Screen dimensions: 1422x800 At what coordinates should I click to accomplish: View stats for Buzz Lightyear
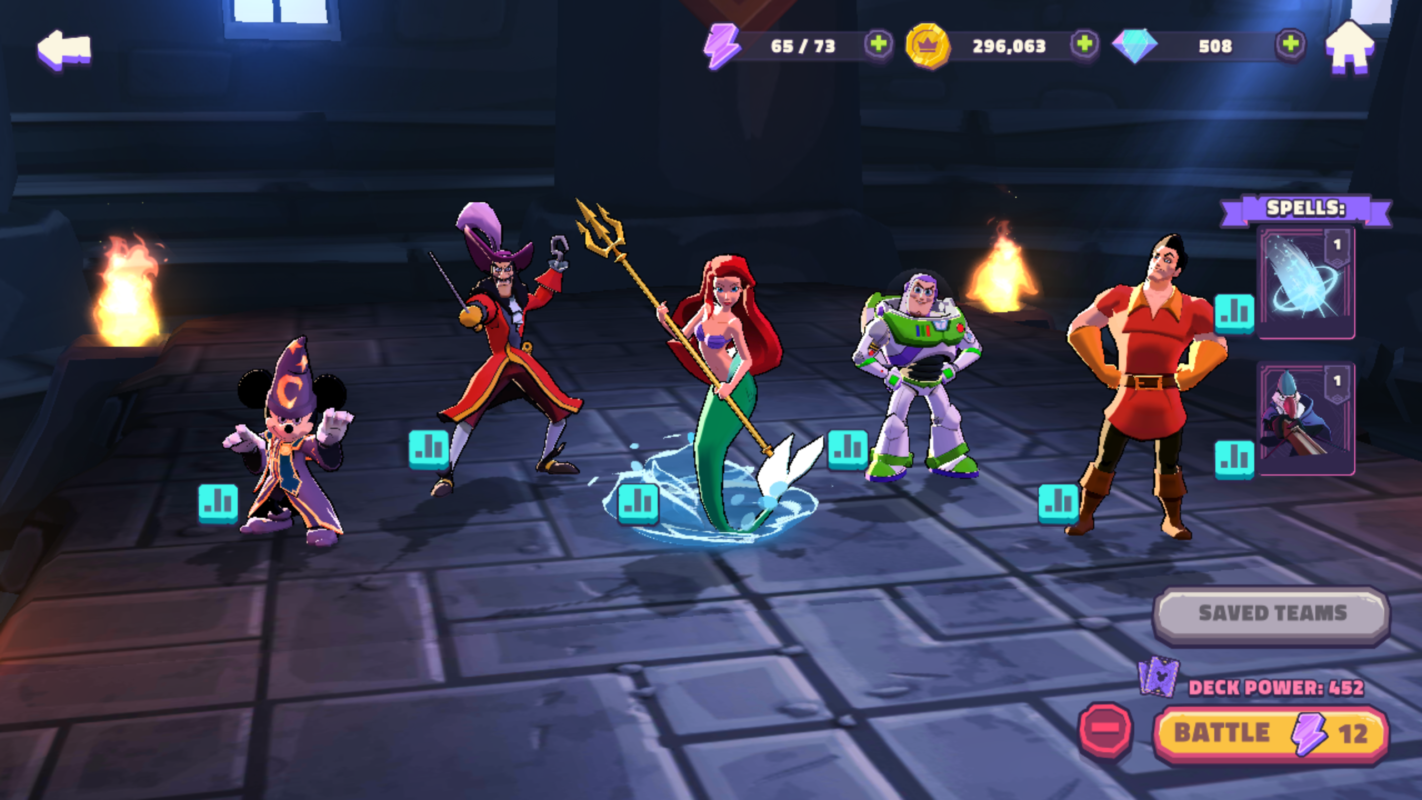[847, 449]
